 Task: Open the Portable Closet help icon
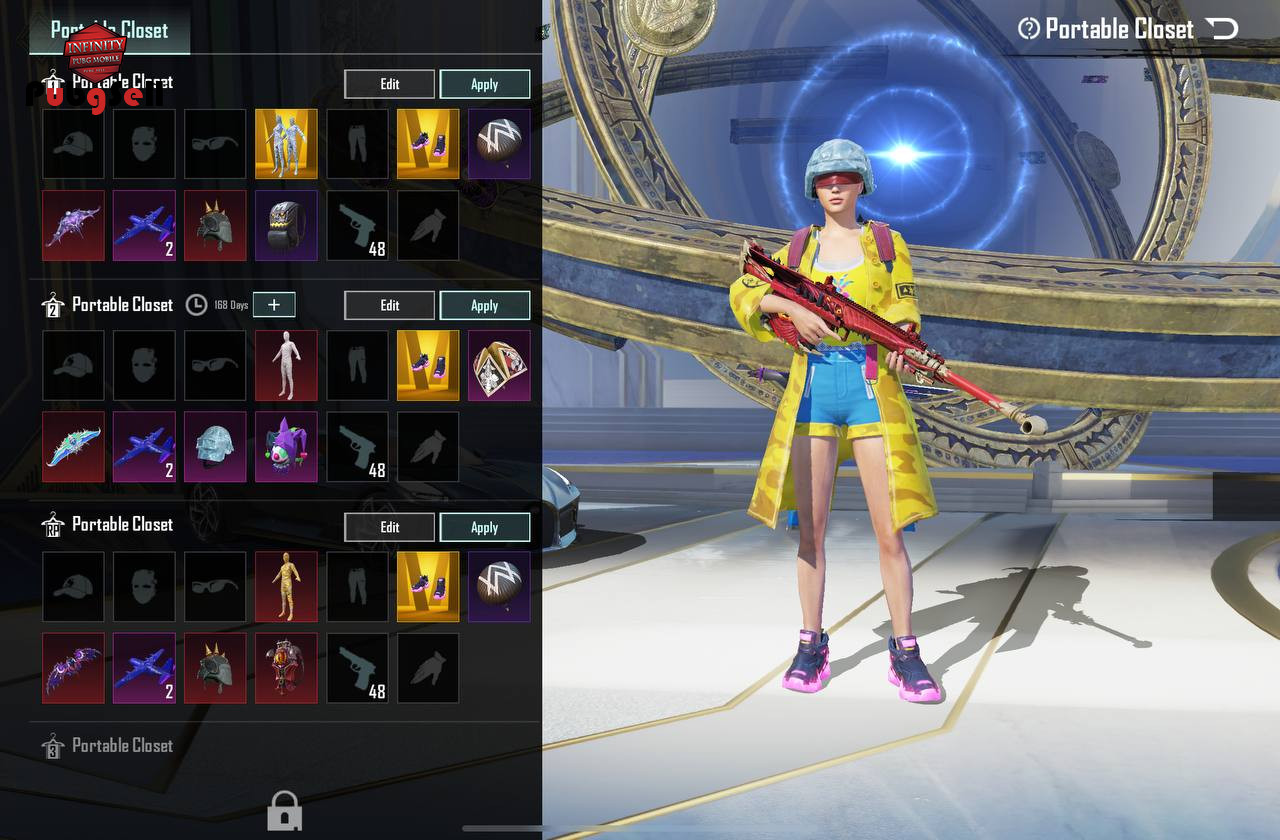pos(1028,29)
